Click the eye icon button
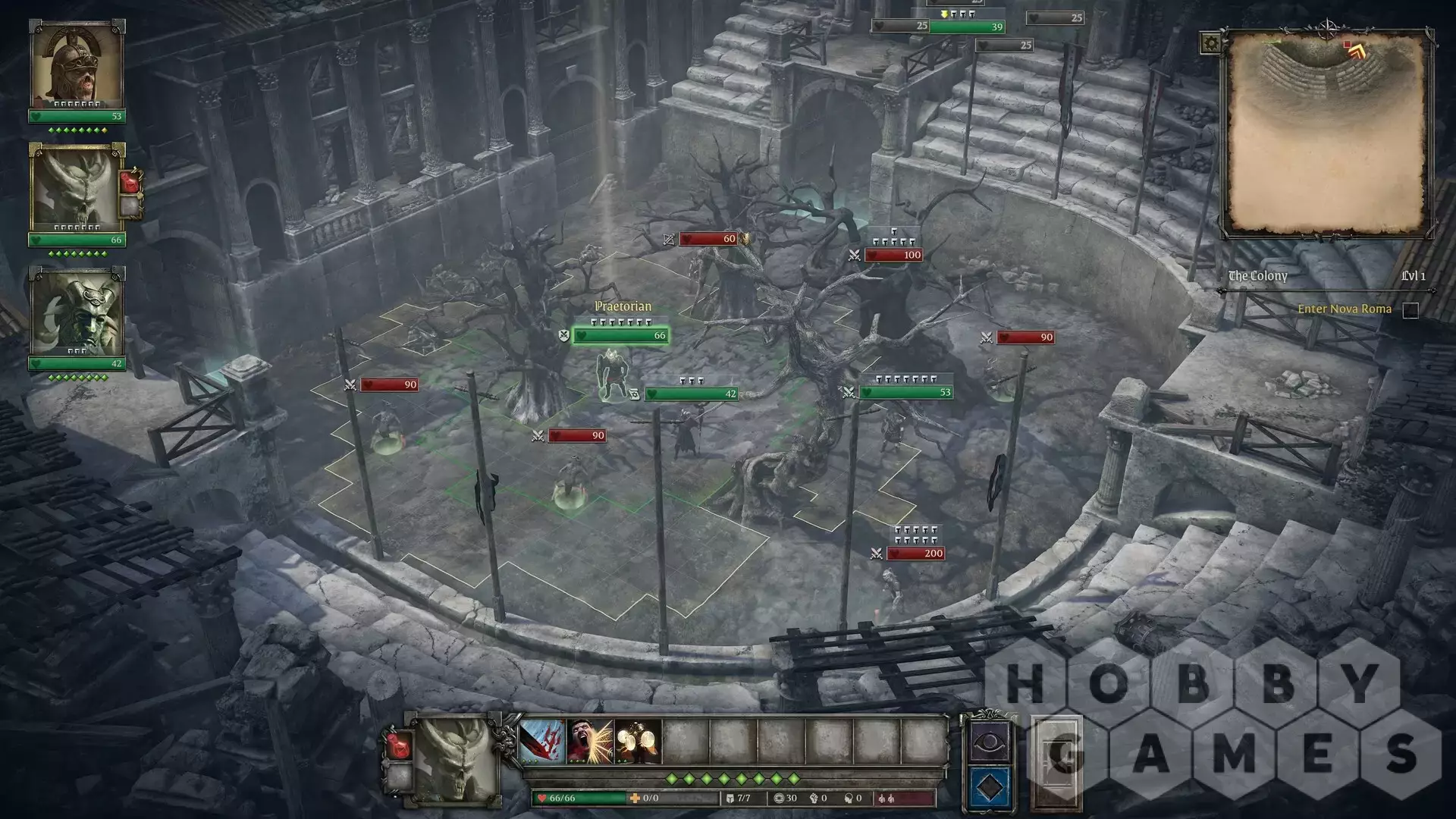This screenshot has width=1456, height=819. click(x=989, y=741)
